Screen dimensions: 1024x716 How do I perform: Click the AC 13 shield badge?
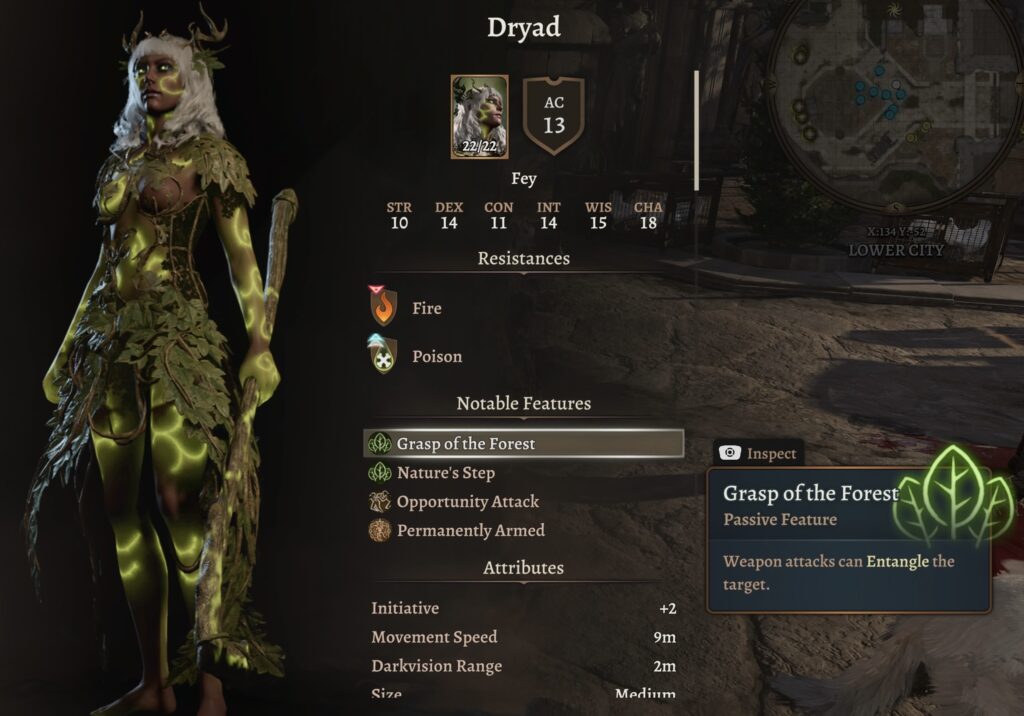(x=553, y=116)
